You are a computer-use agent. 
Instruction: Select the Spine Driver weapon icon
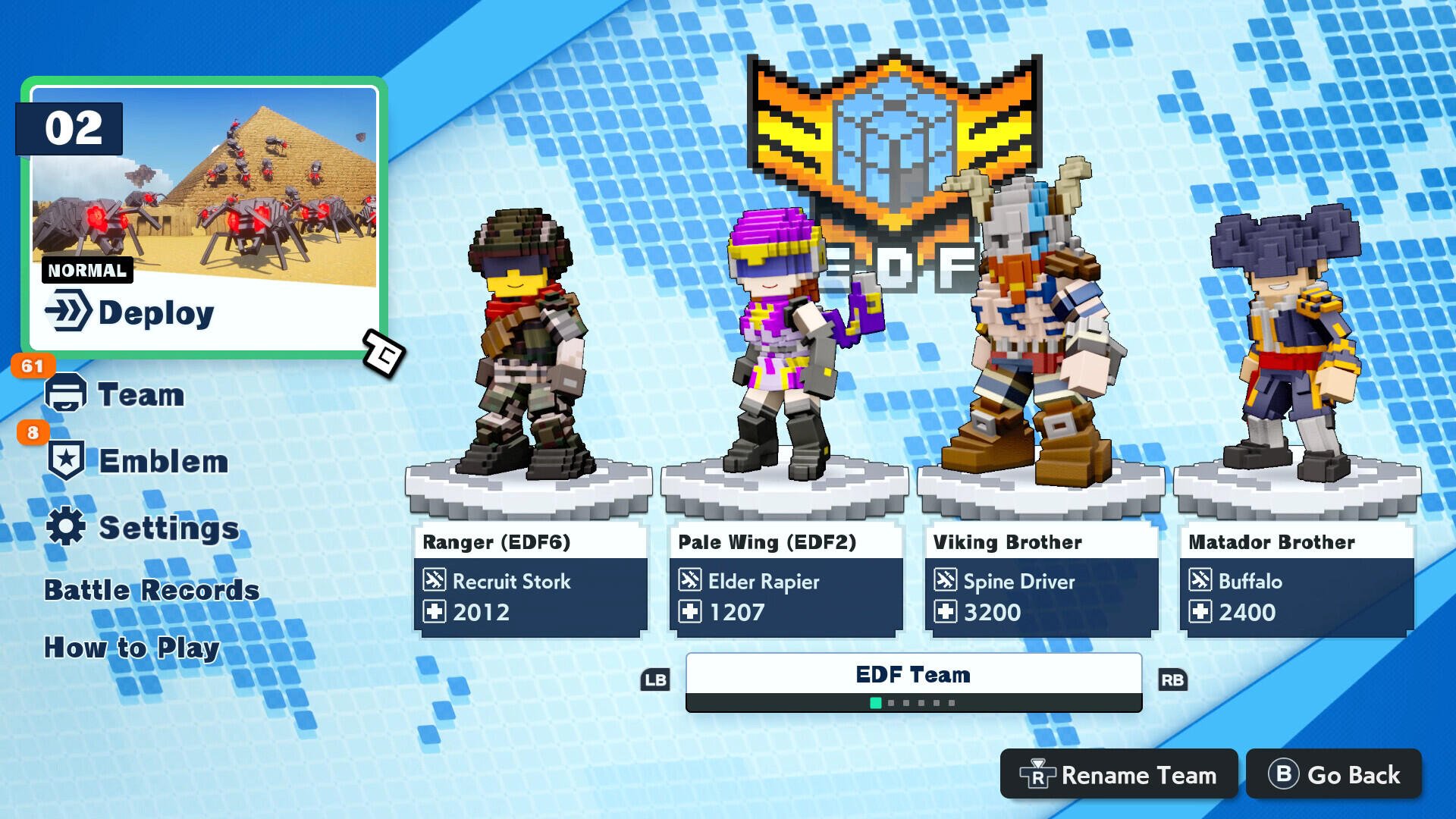point(945,582)
